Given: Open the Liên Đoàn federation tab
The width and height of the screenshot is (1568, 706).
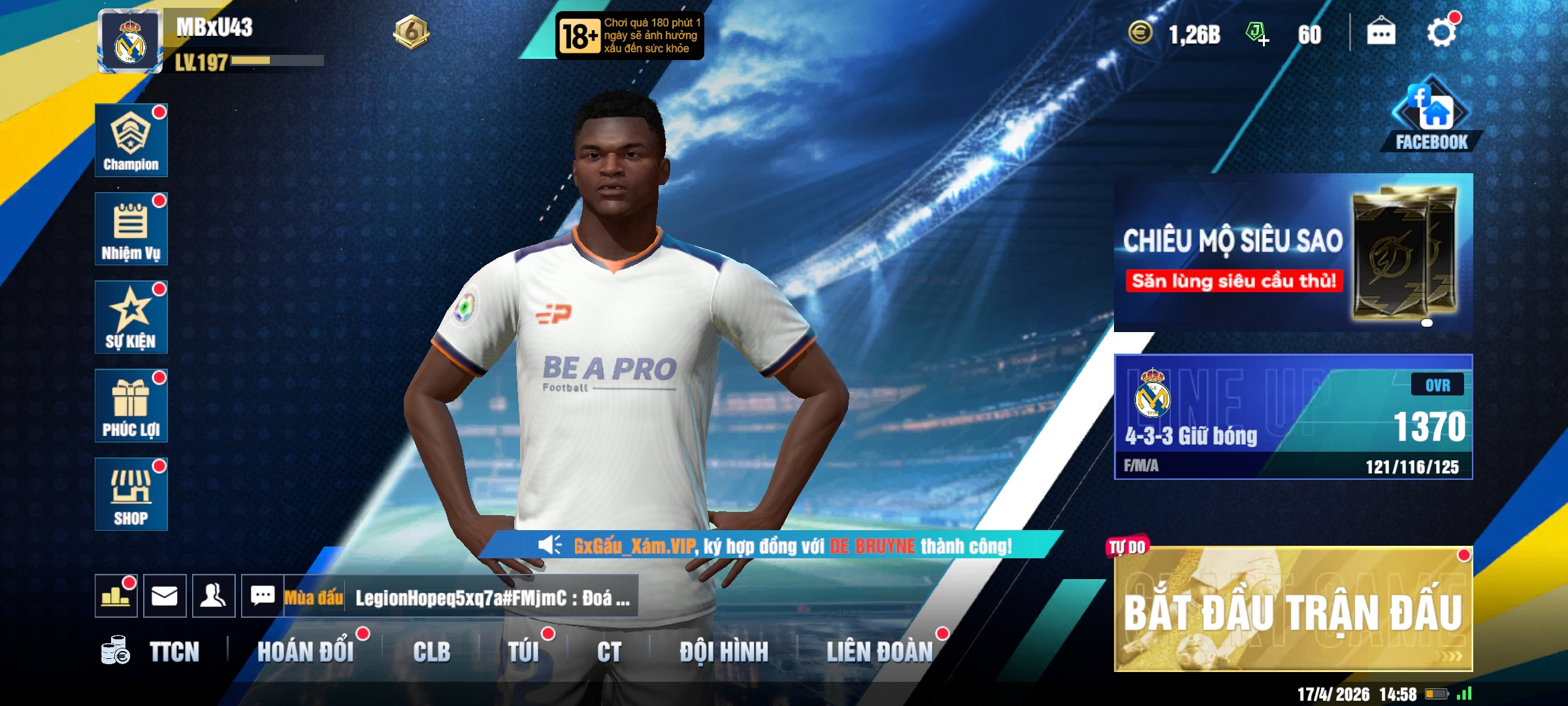Looking at the screenshot, I should click(879, 652).
